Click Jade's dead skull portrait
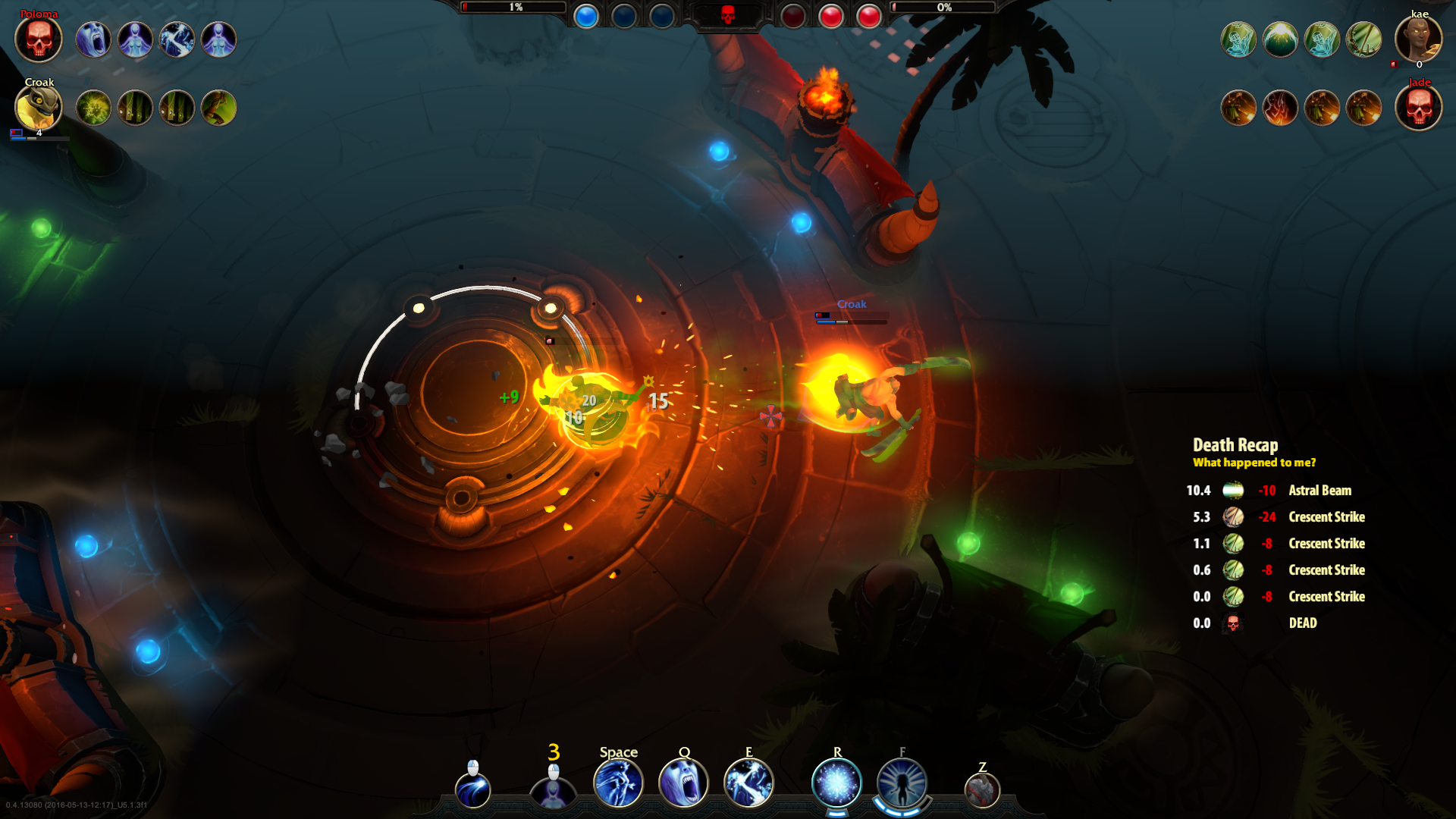Viewport: 1456px width, 819px height. point(1419,108)
